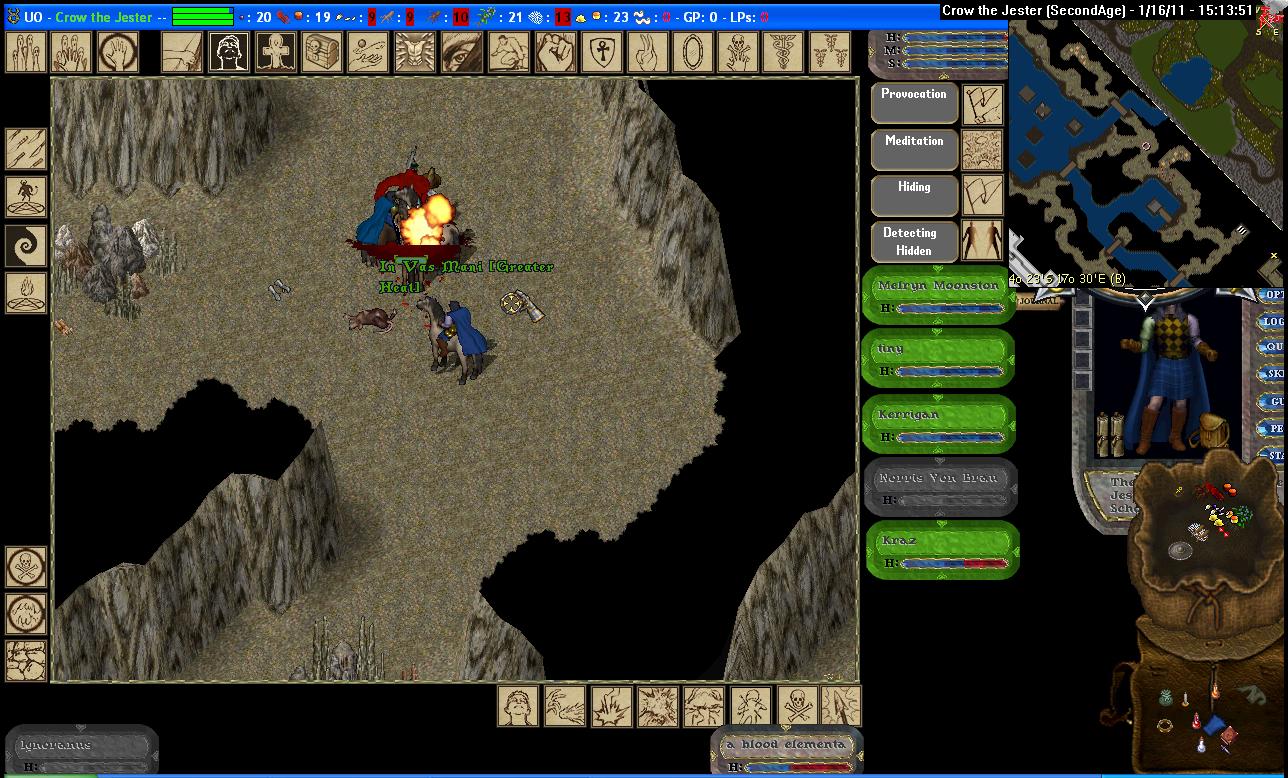Click Norris Von Bran's greyed status bar
The image size is (1288, 778).
coord(938,488)
